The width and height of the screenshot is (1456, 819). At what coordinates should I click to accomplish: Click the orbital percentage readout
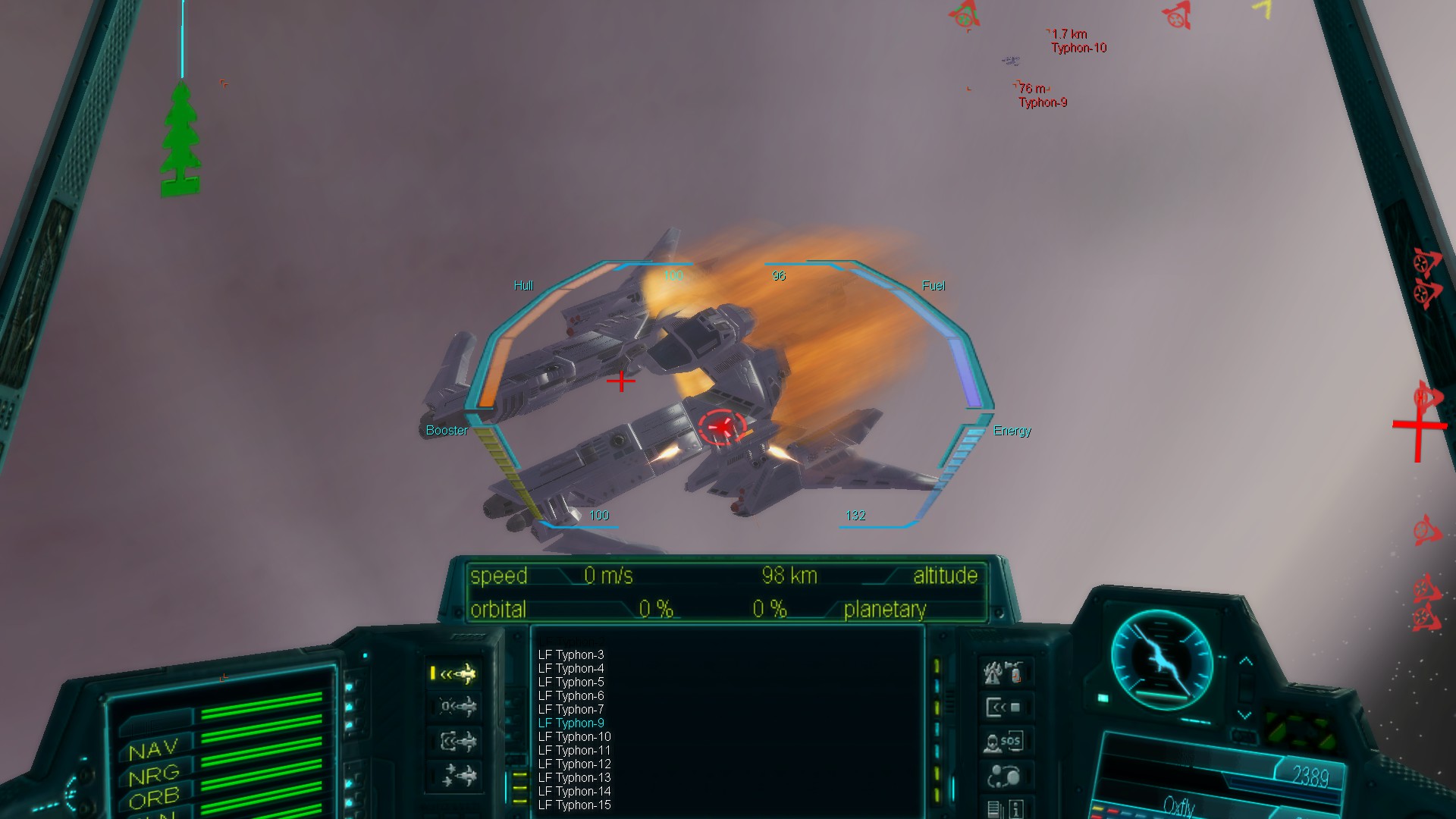click(654, 609)
